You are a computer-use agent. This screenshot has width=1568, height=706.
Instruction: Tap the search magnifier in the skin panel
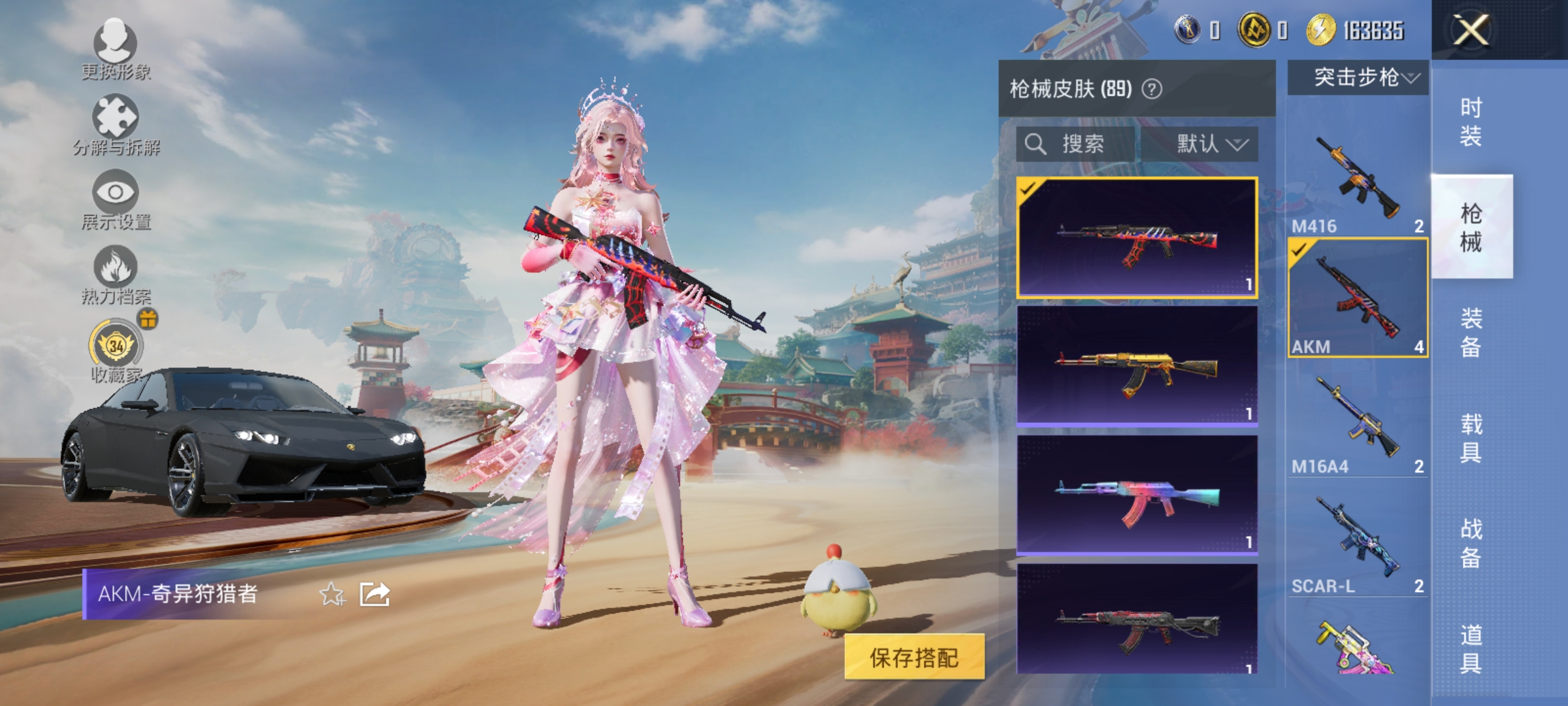click(1037, 144)
